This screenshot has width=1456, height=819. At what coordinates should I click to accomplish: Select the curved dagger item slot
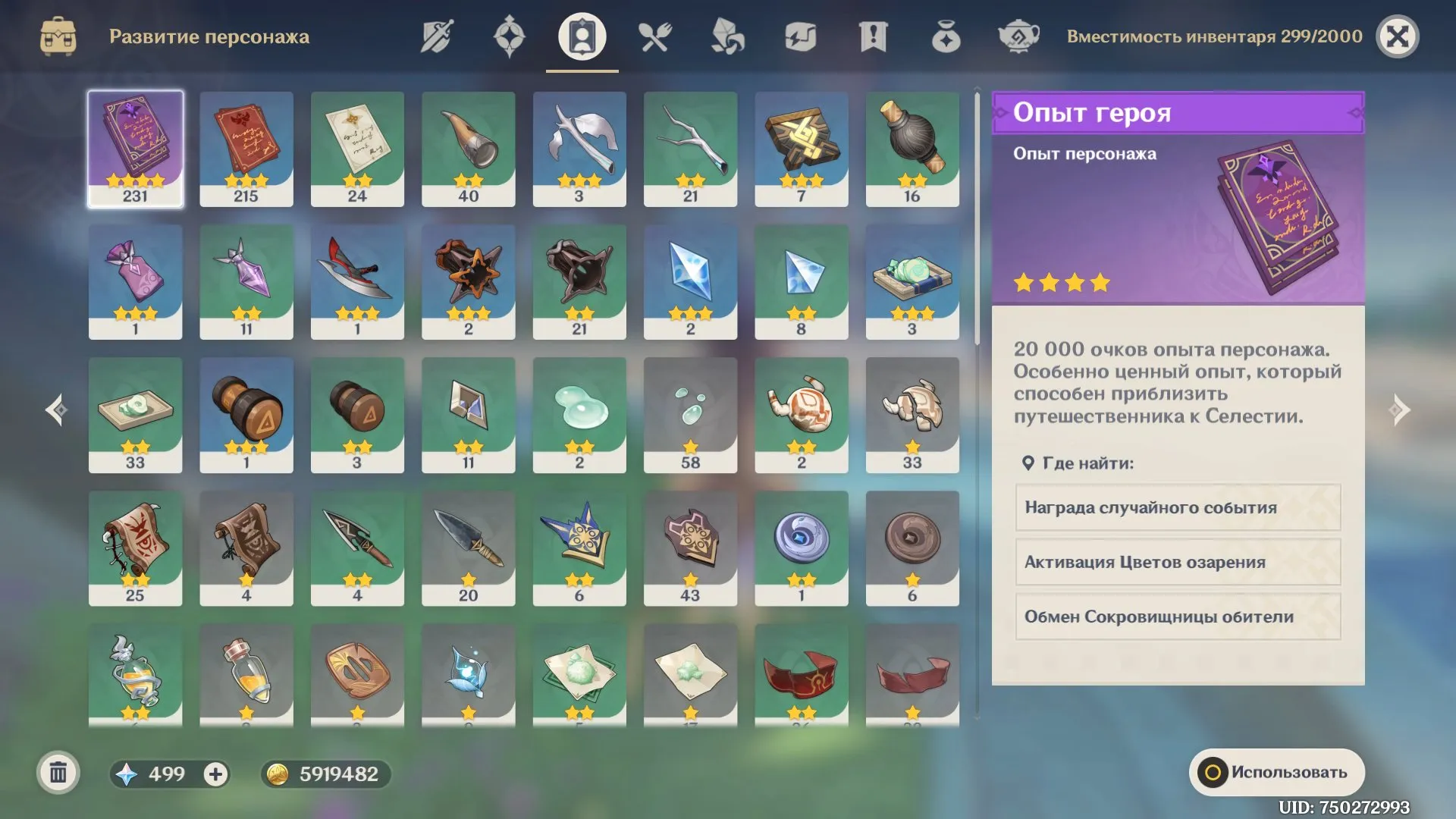pyautogui.click(x=357, y=281)
